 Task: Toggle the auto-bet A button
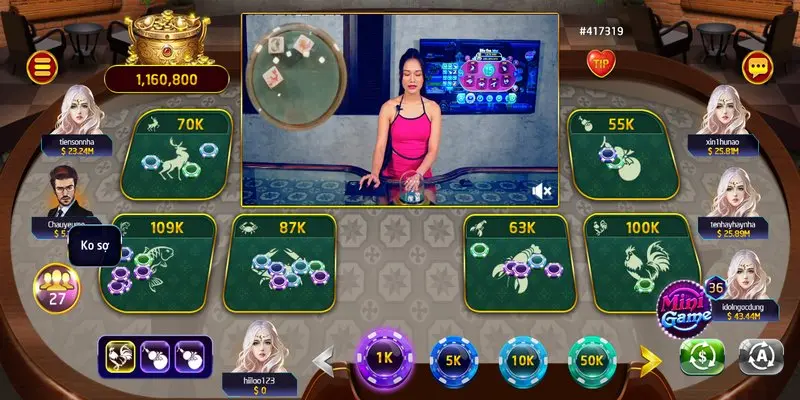(759, 357)
